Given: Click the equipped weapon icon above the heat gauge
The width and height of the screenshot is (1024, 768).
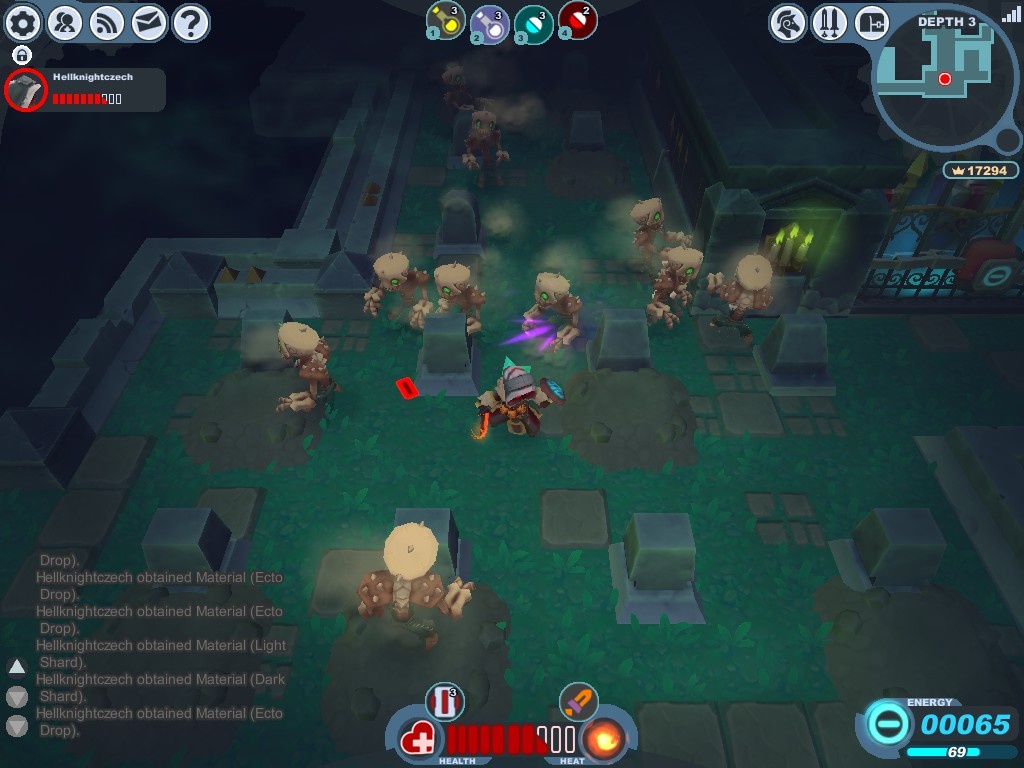Looking at the screenshot, I should [x=577, y=701].
